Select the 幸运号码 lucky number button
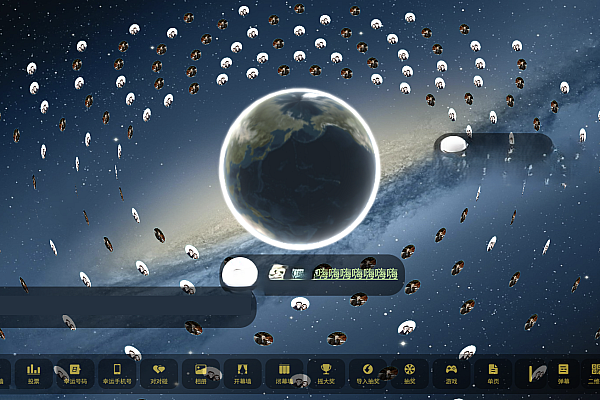The image size is (600, 400). 75,372
